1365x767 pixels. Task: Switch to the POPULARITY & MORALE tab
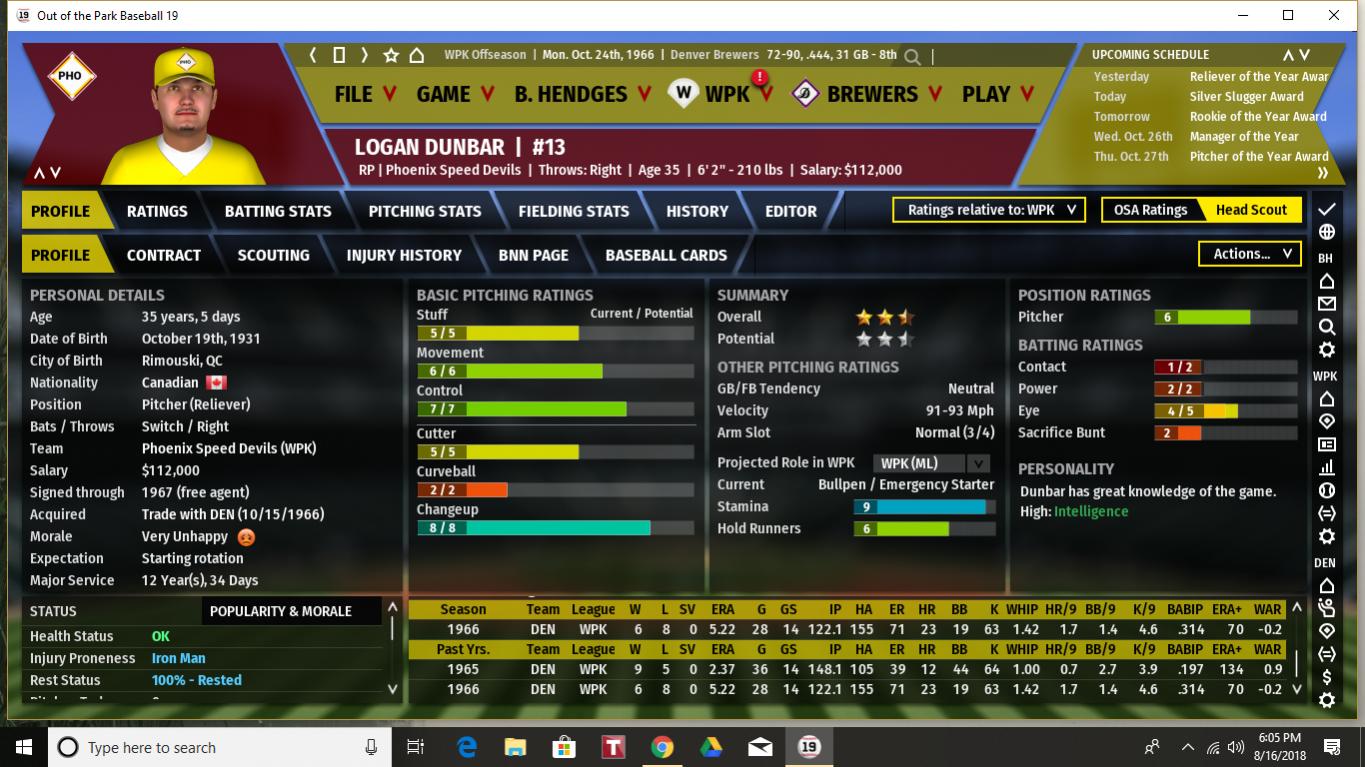pyautogui.click(x=281, y=611)
